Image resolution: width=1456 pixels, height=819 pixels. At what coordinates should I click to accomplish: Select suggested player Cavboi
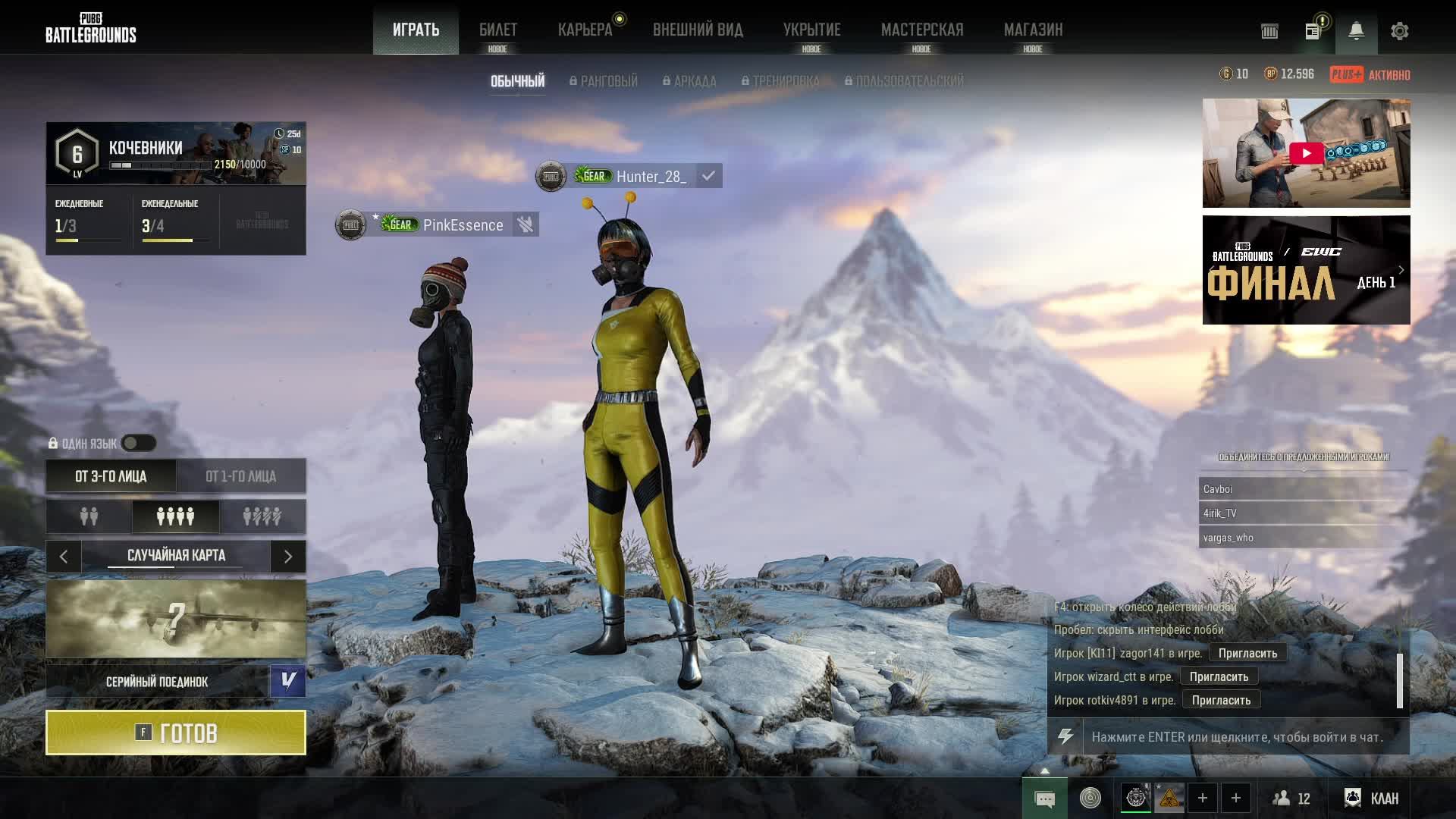coord(1303,489)
